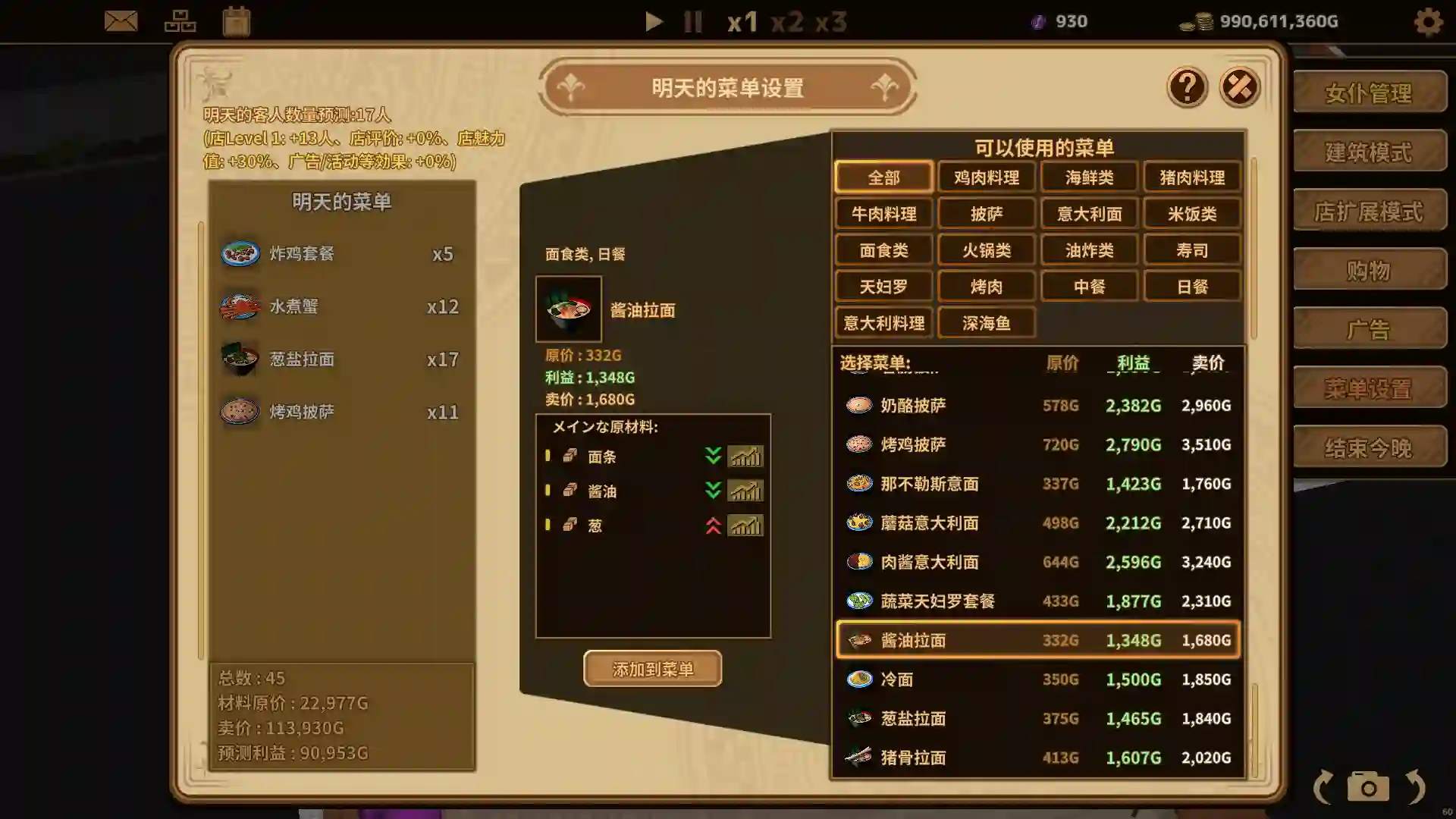Screen dimensions: 1456x819
Task: Click the calendar icon in the top bar
Action: tap(237, 20)
